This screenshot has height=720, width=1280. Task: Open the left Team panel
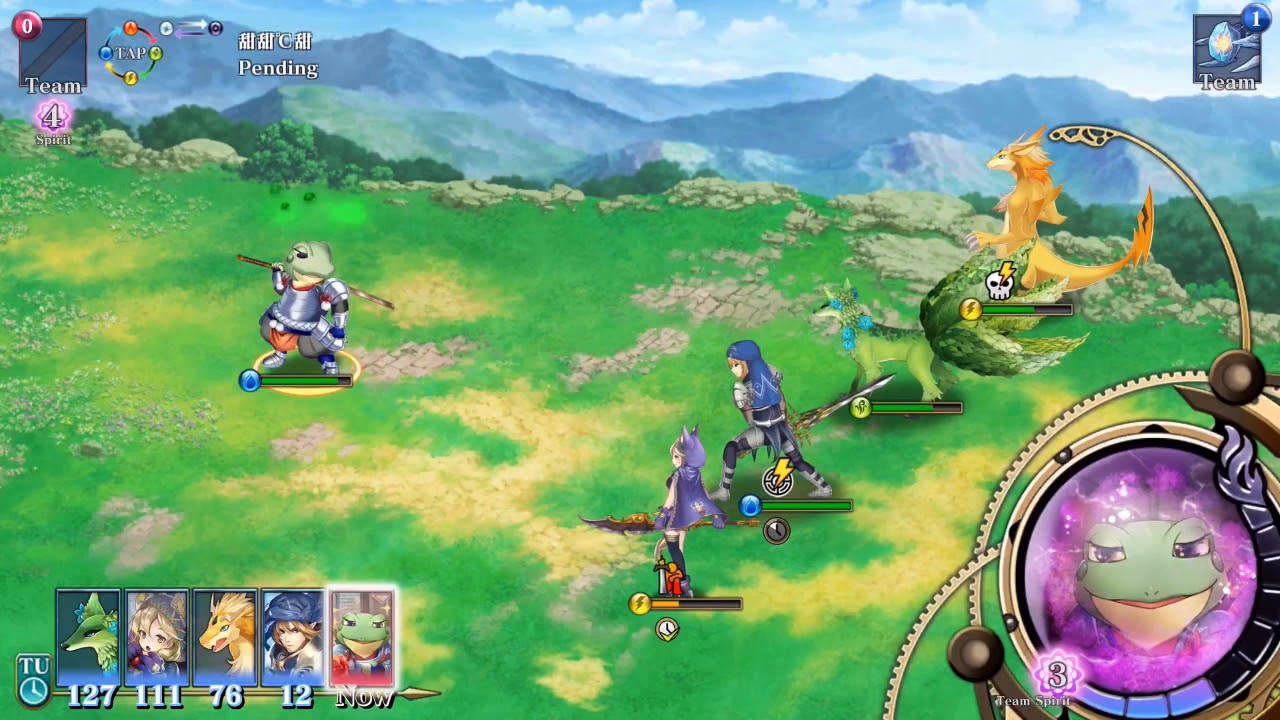tap(52, 55)
